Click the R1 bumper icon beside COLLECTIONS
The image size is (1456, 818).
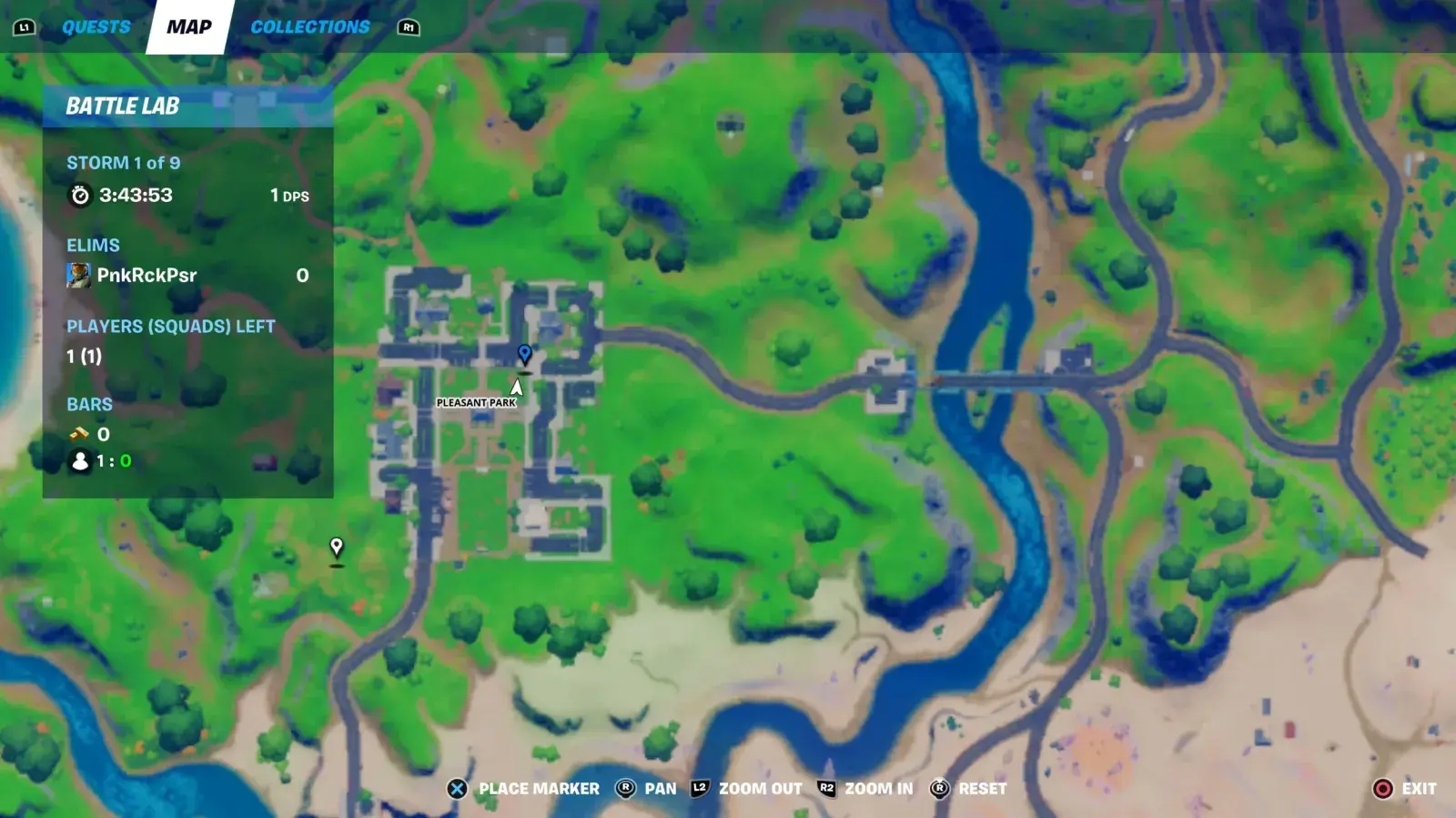click(409, 26)
